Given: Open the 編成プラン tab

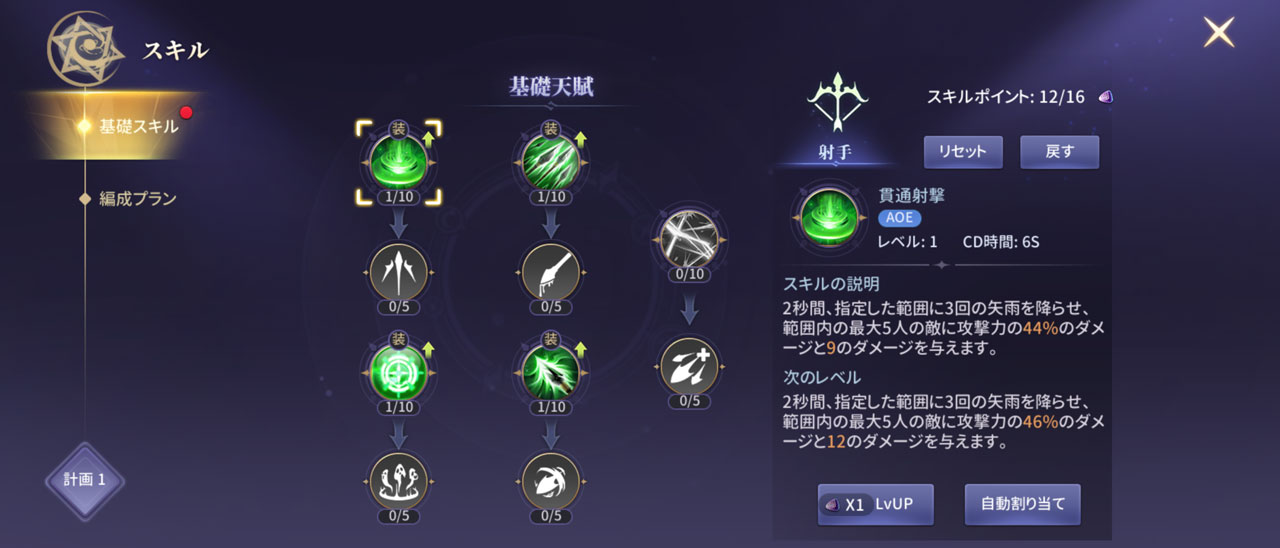Looking at the screenshot, I should 137,198.
